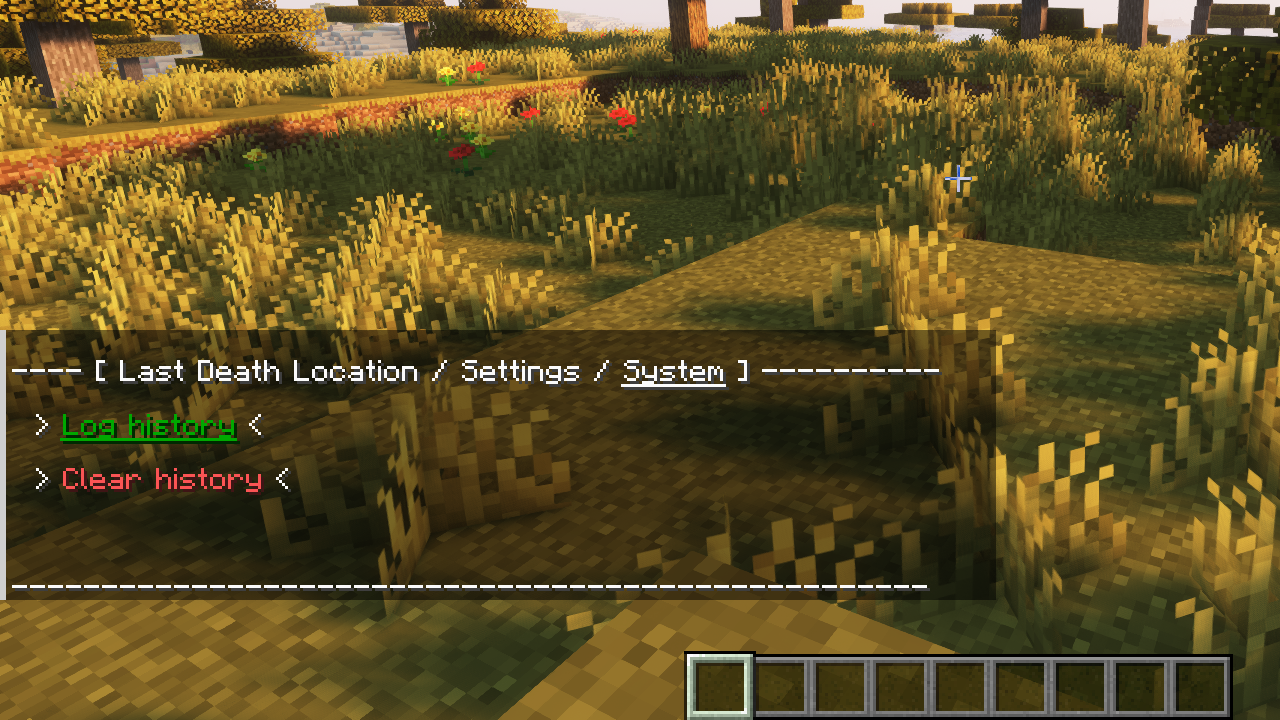Image resolution: width=1280 pixels, height=720 pixels.
Task: Click the green Log history underline text
Action: coord(148,426)
